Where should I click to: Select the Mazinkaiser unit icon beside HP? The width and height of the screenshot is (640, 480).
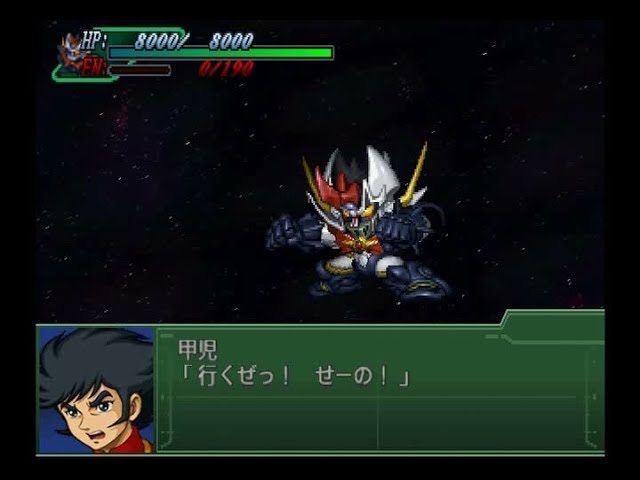[72, 51]
